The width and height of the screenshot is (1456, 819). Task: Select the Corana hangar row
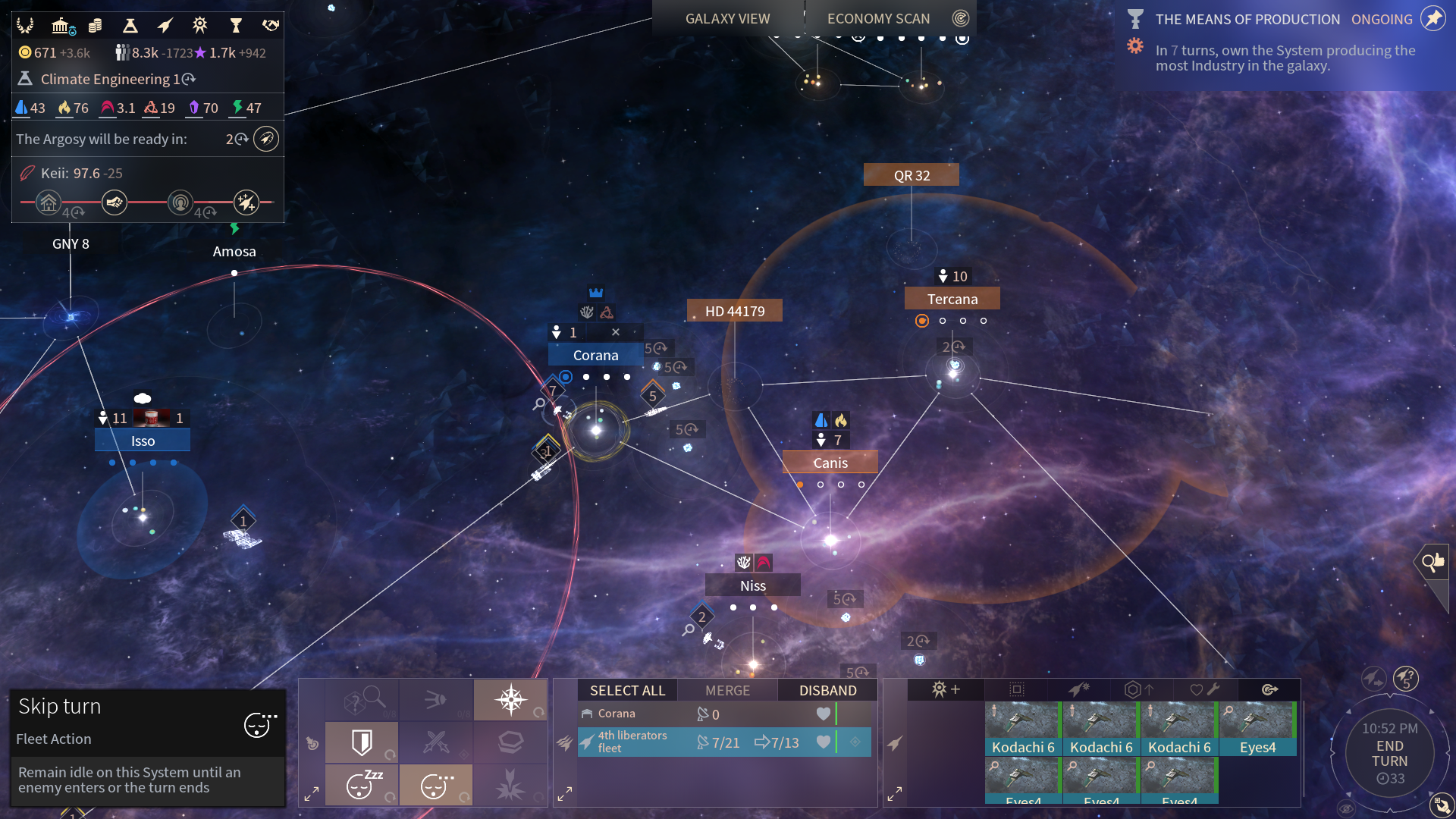pyautogui.click(x=723, y=714)
